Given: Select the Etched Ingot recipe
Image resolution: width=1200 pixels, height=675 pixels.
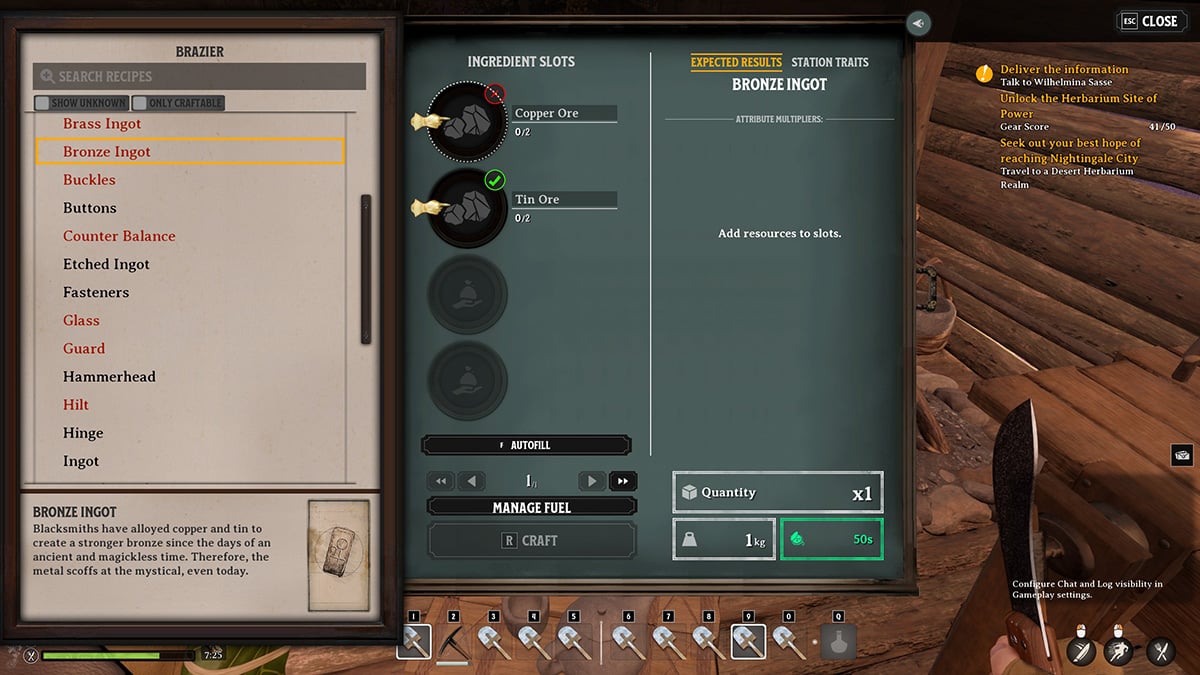Looking at the screenshot, I should tap(106, 264).
